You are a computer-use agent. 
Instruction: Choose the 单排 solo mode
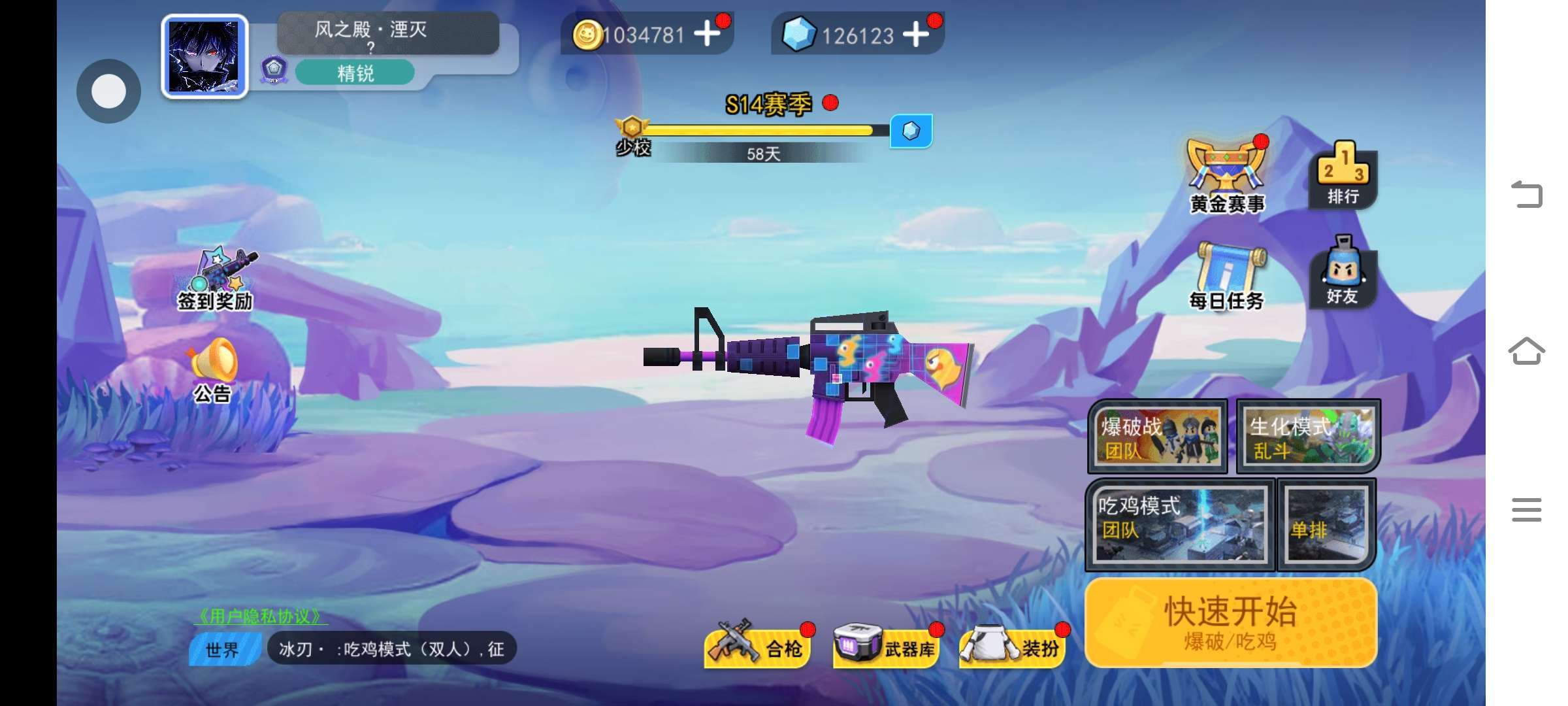click(1326, 524)
